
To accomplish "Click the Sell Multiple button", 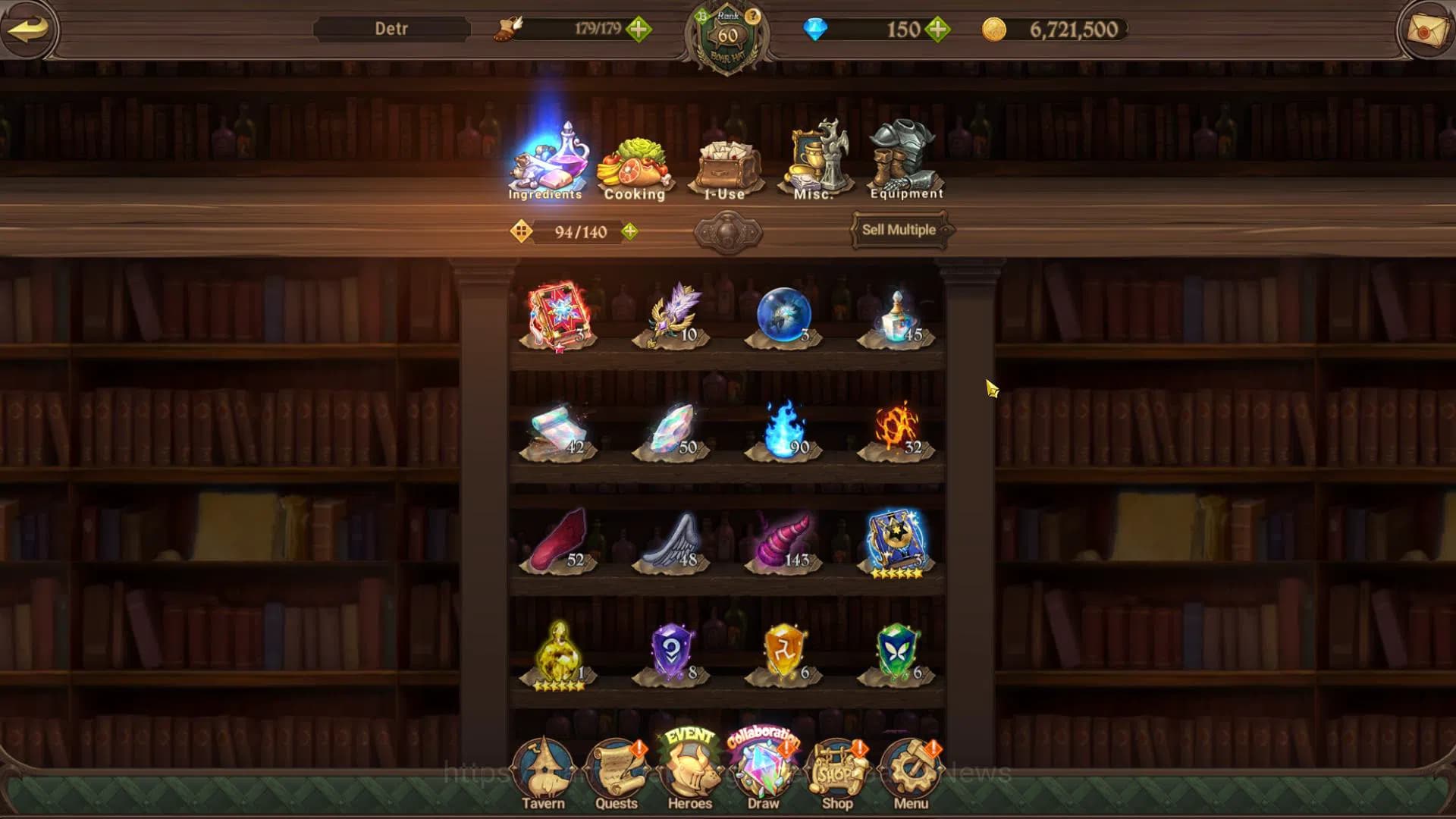I will [x=899, y=230].
